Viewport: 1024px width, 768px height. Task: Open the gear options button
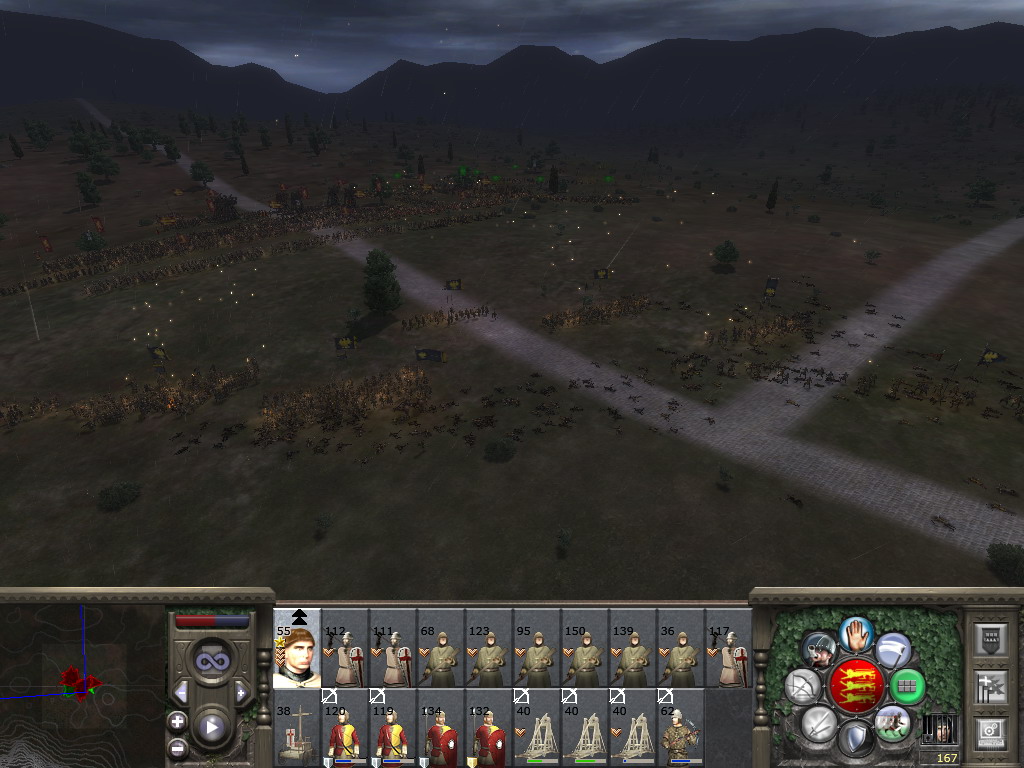click(990, 731)
